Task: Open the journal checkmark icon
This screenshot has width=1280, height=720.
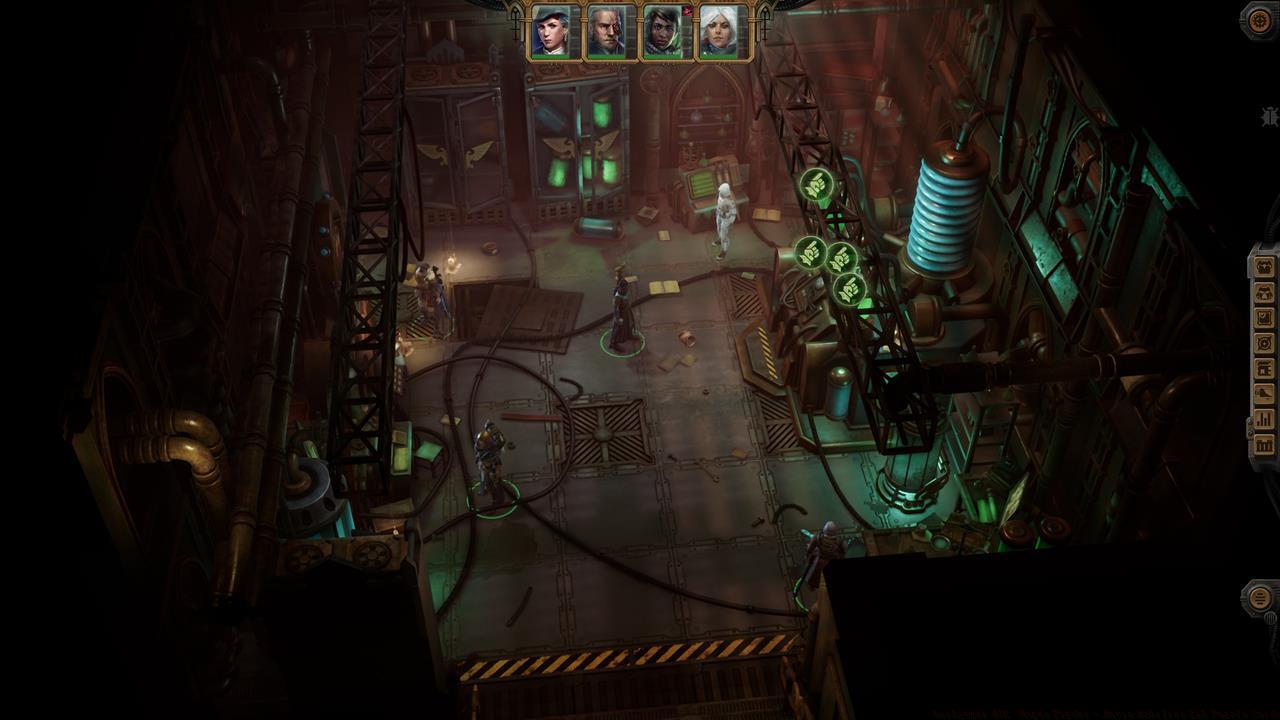Action: click(1264, 318)
